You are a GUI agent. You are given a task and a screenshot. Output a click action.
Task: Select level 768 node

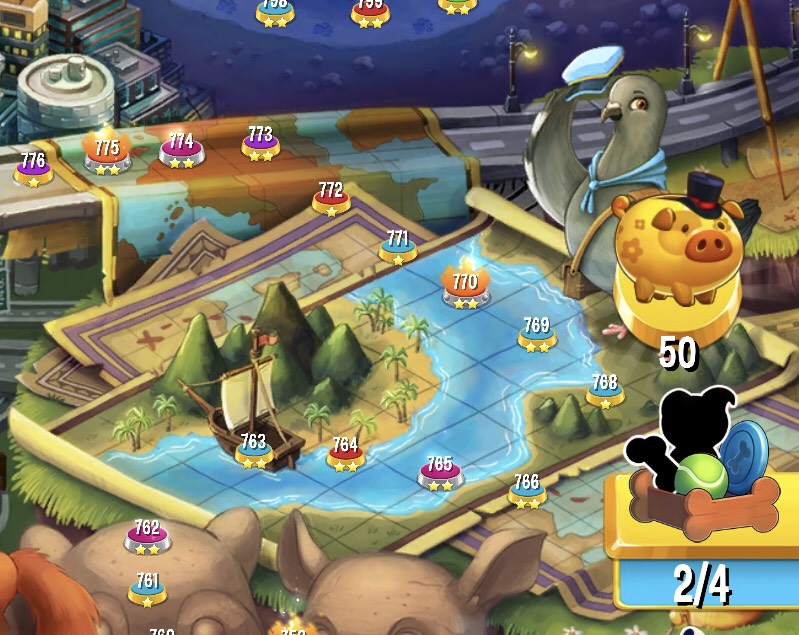[604, 391]
